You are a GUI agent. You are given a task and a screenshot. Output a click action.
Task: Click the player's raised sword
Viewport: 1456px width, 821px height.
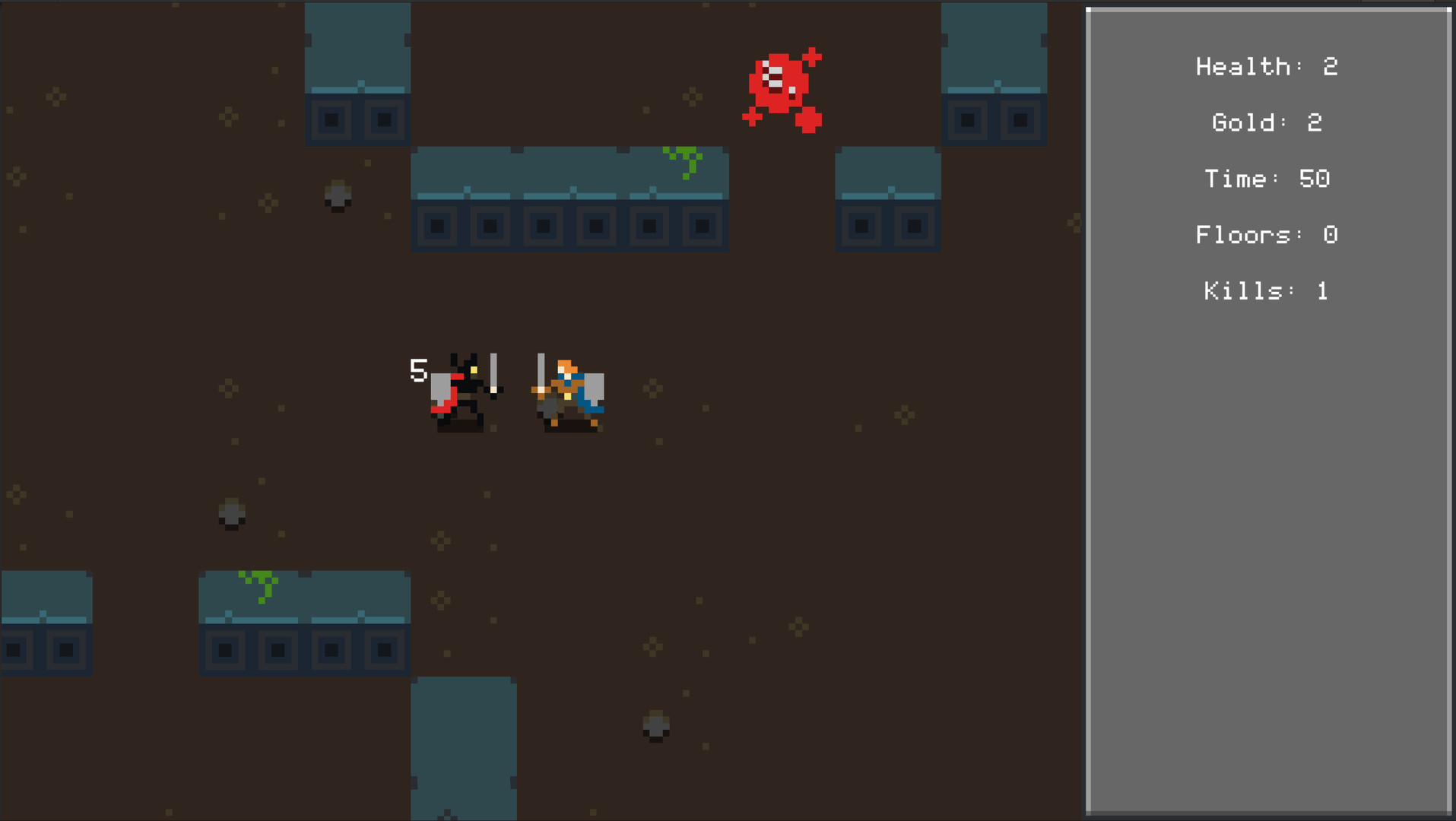click(x=540, y=372)
